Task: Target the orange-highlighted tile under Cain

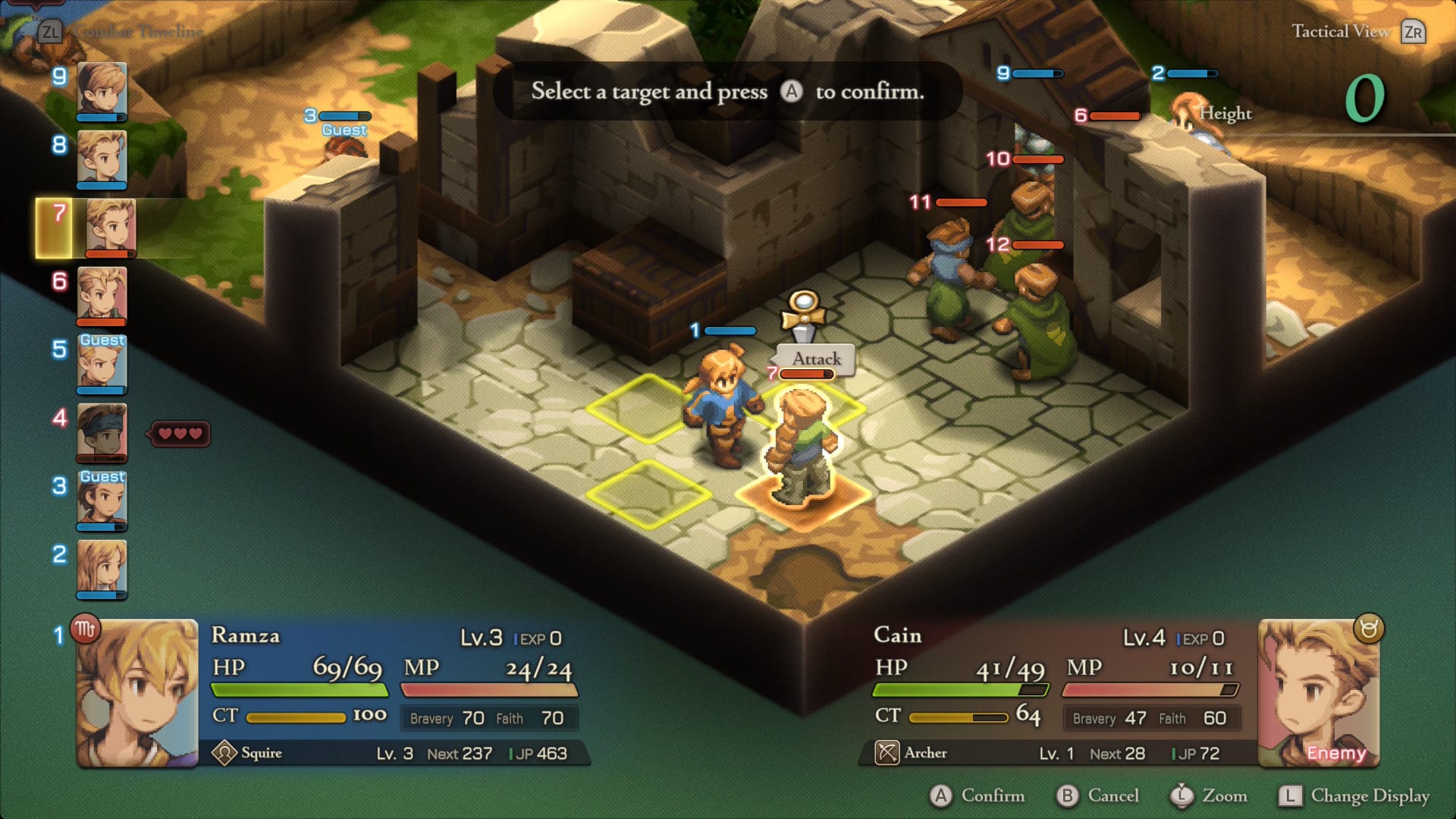Action: pos(804,497)
